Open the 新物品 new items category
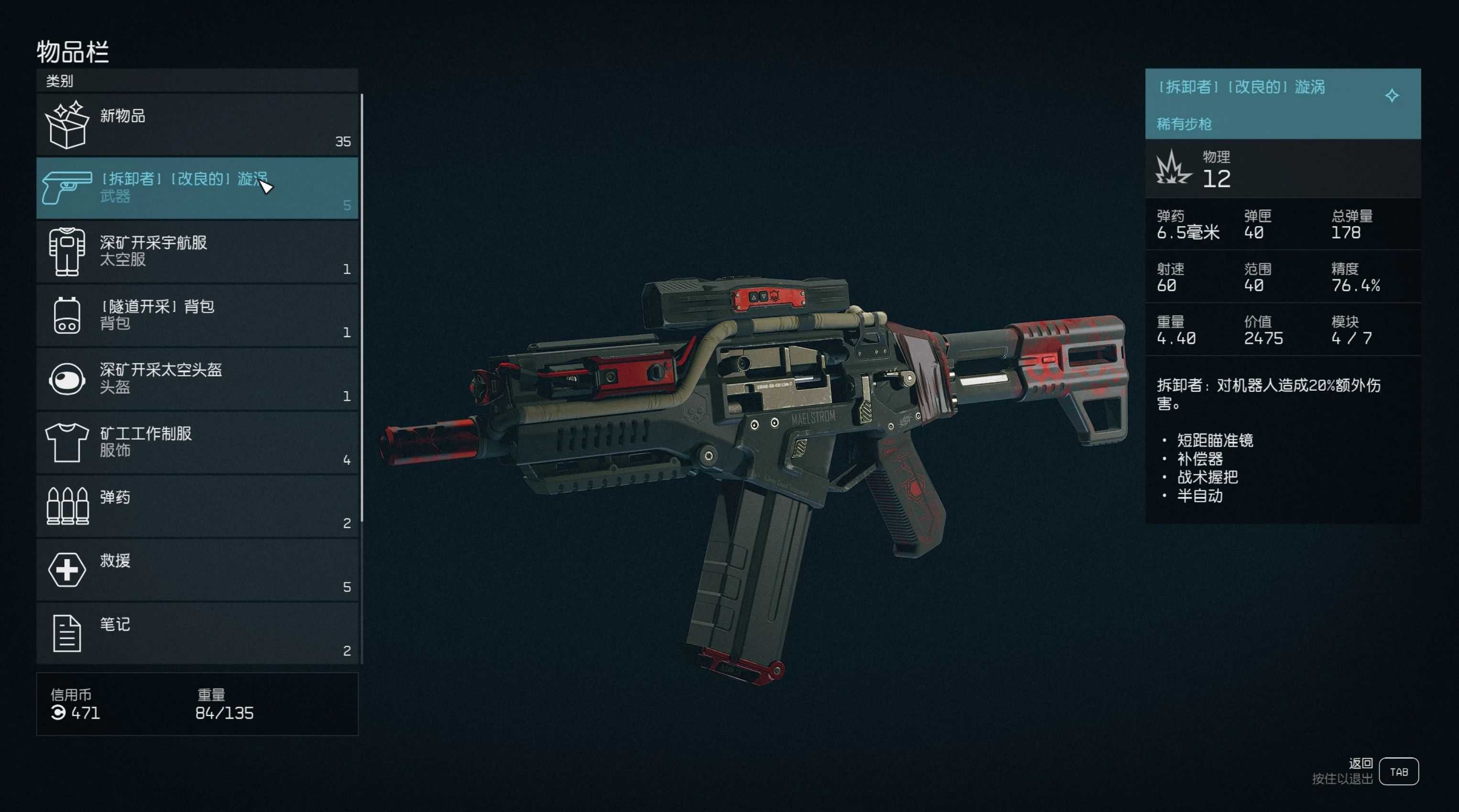This screenshot has height=812, width=1459. 197,125
